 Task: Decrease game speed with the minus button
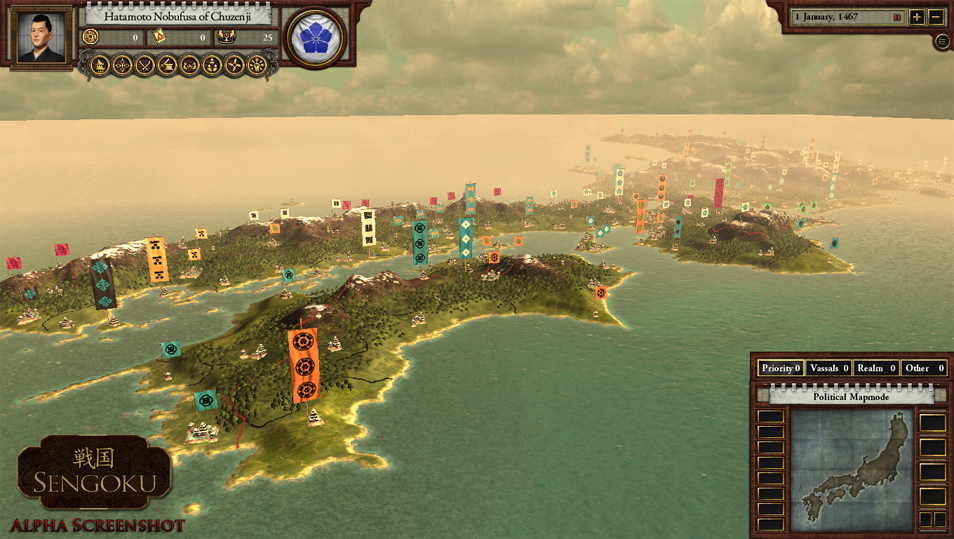click(x=936, y=17)
